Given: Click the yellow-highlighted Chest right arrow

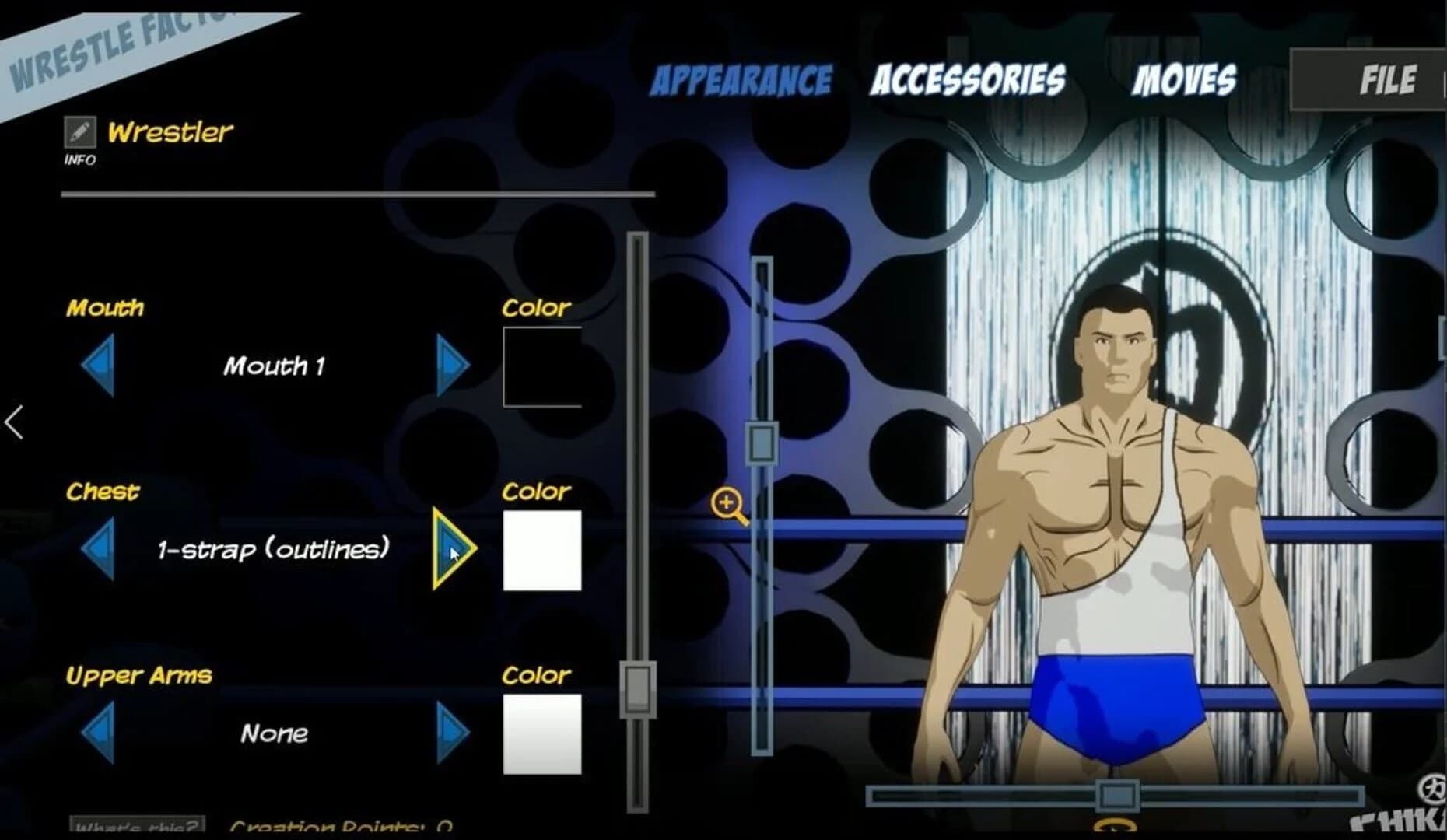Looking at the screenshot, I should click(x=450, y=549).
